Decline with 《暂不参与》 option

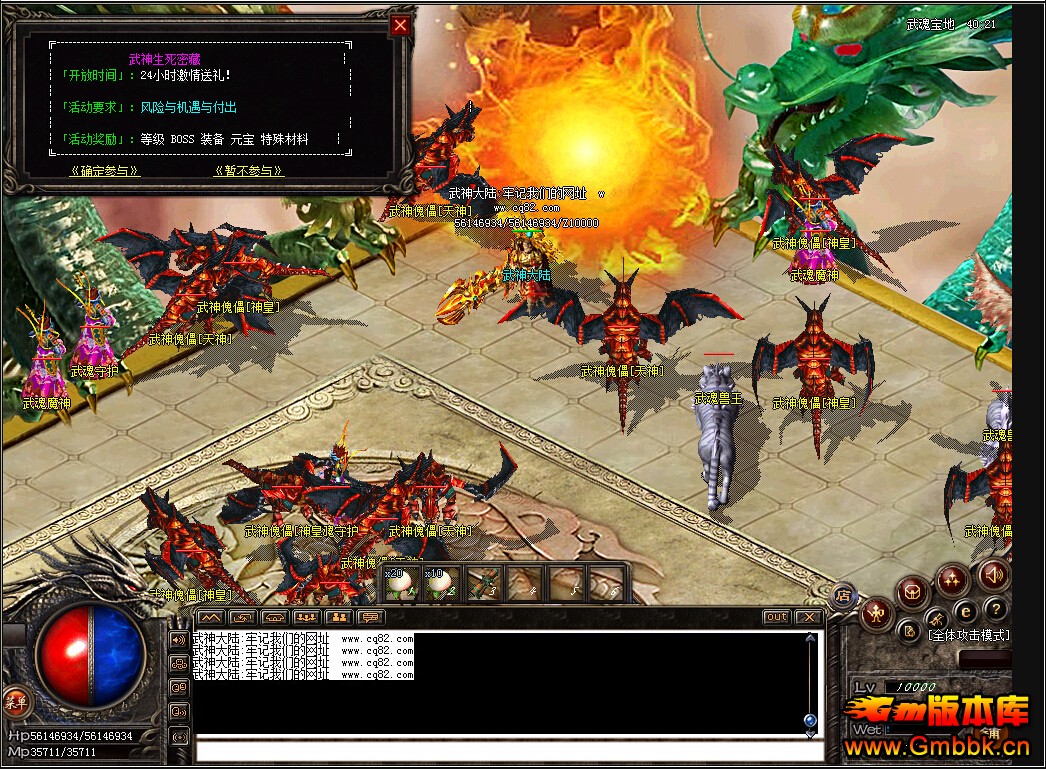pyautogui.click(x=249, y=171)
